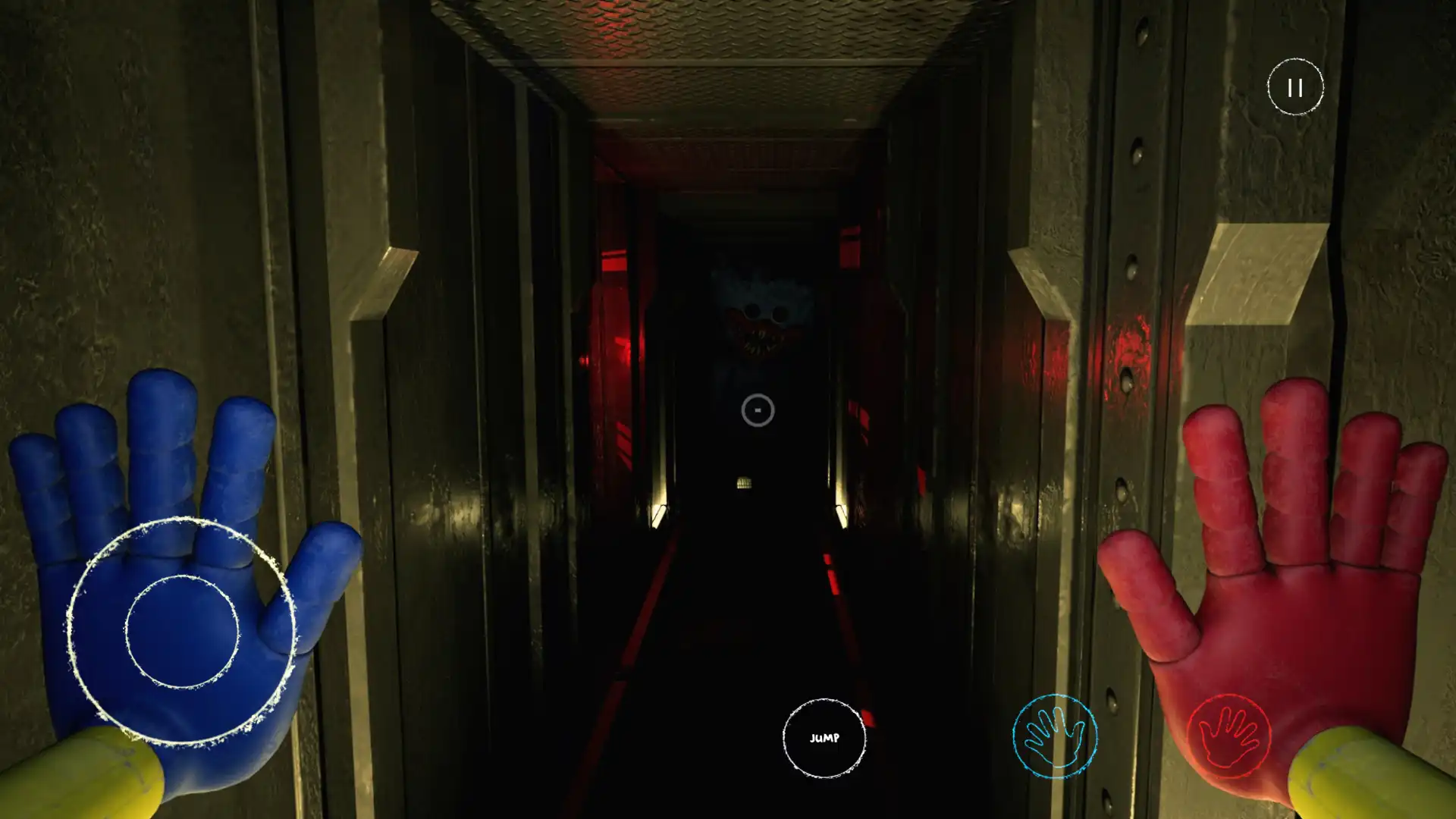Tap Huggy Wuggy in the dark hallway
Image resolution: width=1456 pixels, height=819 pixels.
758,318
